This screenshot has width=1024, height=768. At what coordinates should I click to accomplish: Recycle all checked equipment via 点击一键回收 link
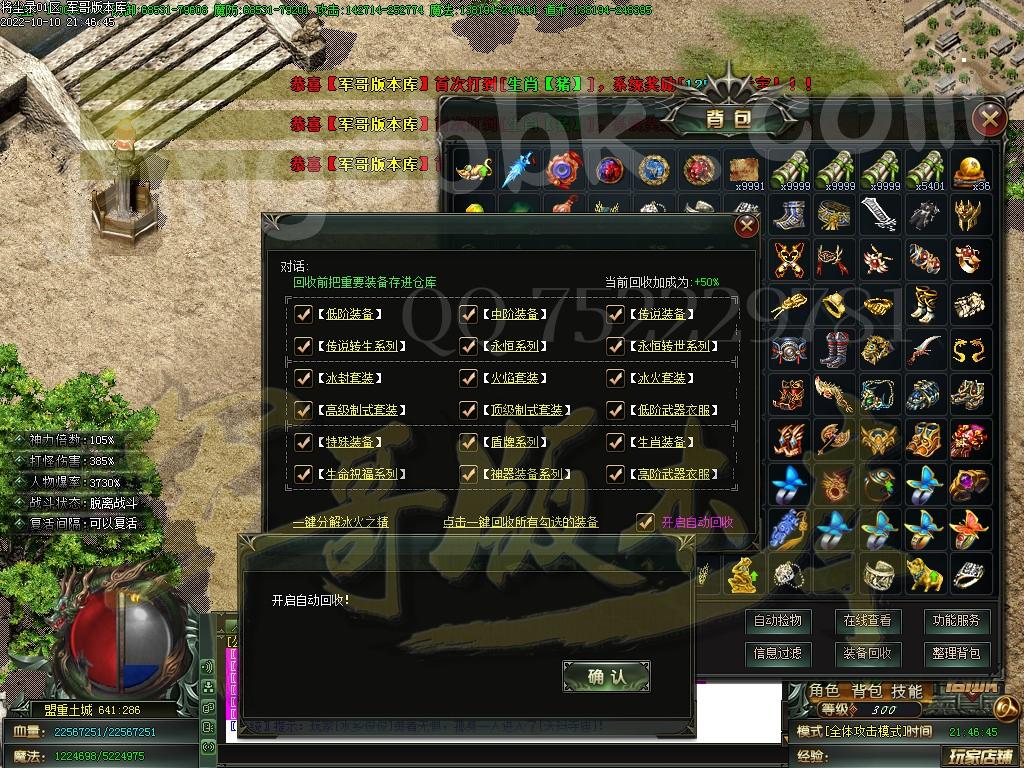521,522
